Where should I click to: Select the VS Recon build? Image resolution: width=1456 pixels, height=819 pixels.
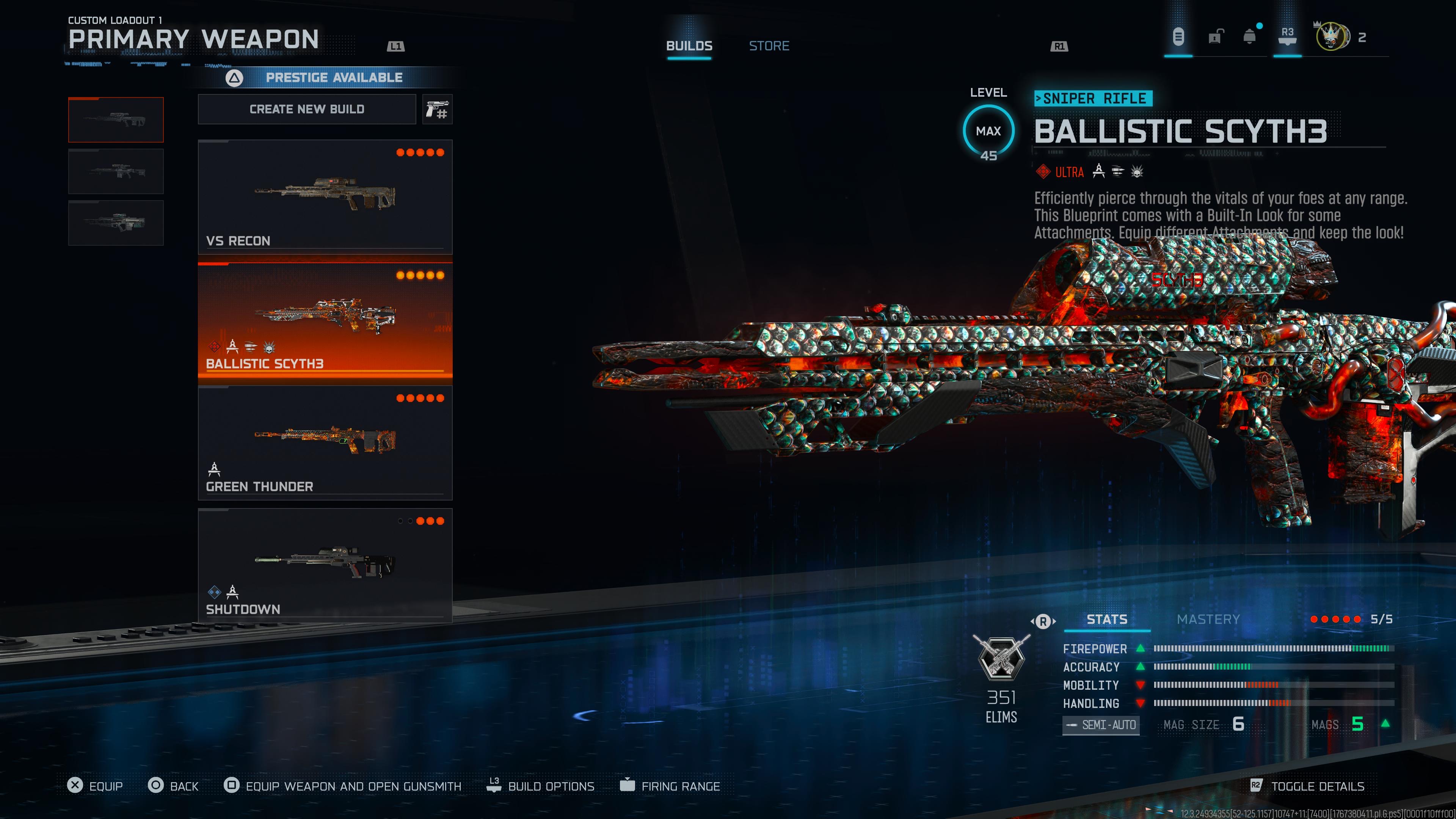(325, 196)
